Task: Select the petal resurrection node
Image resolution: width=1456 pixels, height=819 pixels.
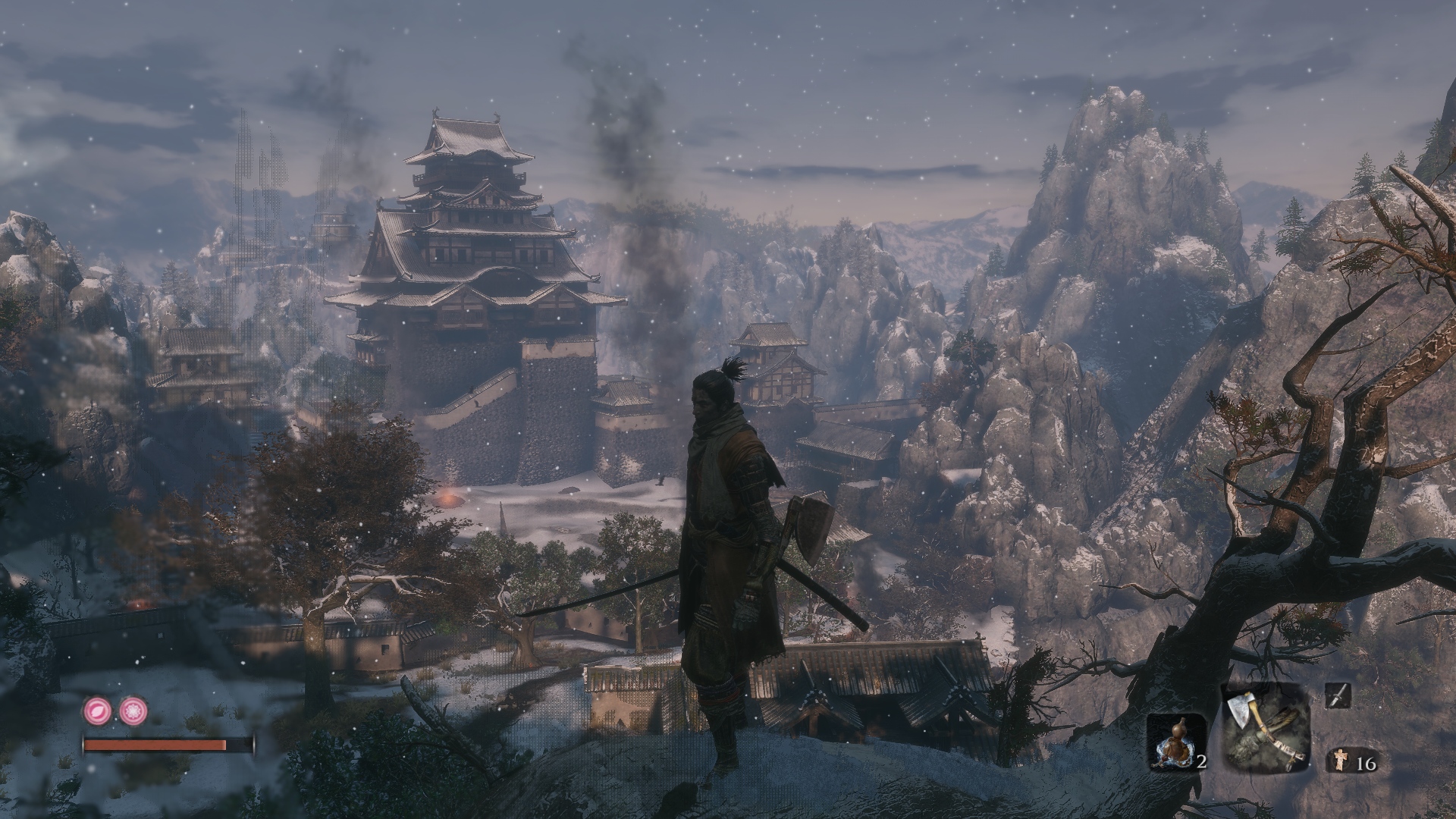Action: (x=97, y=711)
